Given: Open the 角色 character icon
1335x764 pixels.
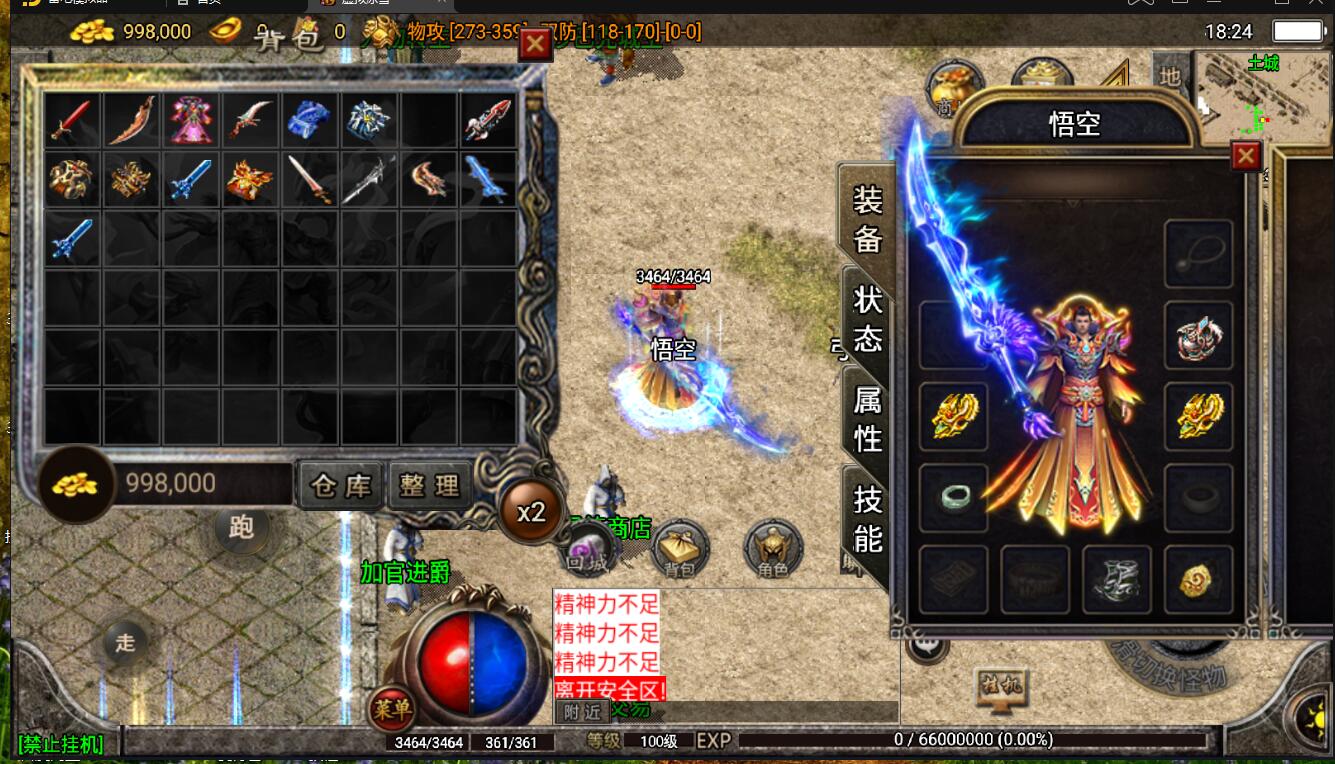Looking at the screenshot, I should (x=773, y=549).
